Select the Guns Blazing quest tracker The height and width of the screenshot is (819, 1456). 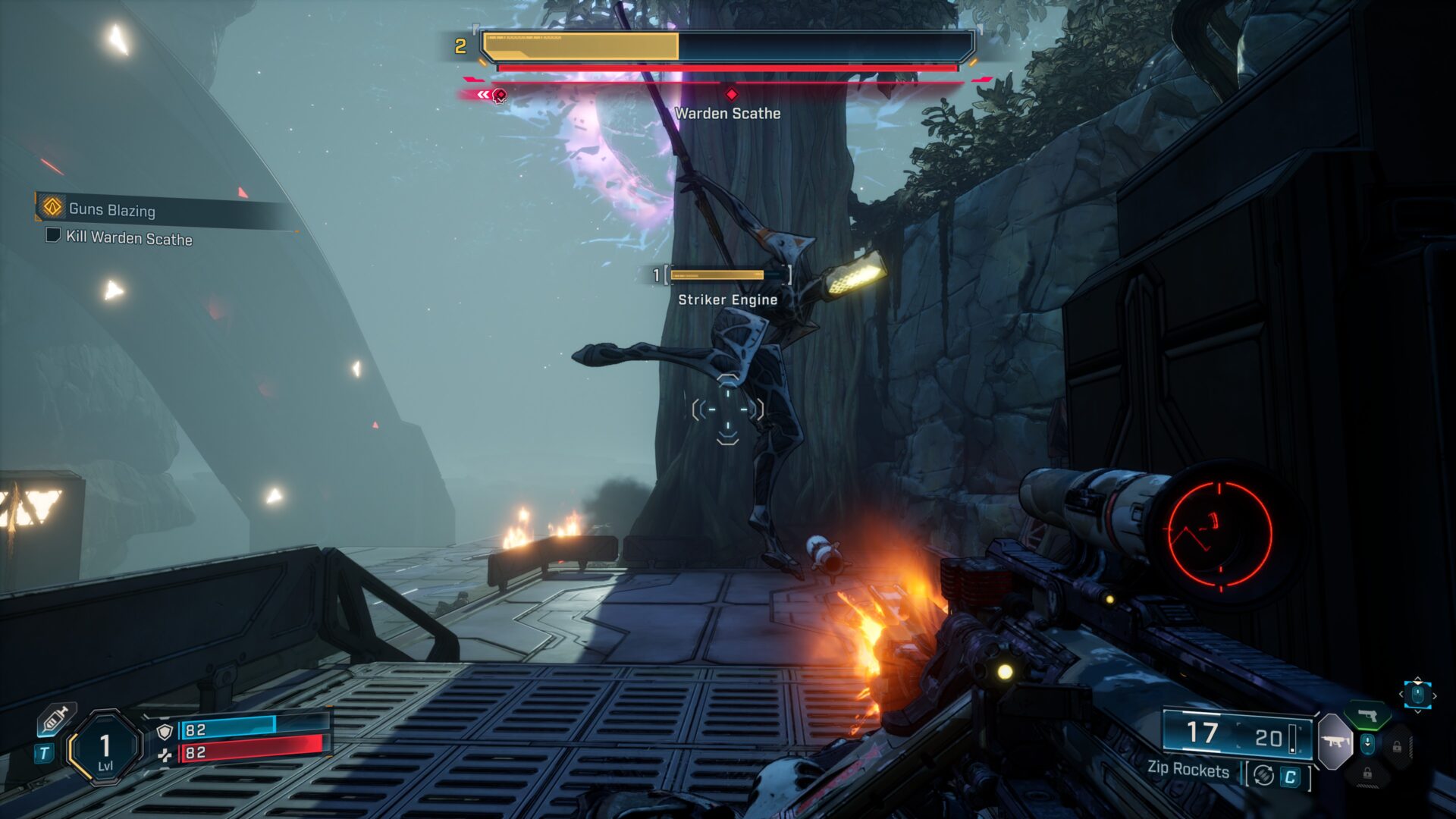click(112, 209)
